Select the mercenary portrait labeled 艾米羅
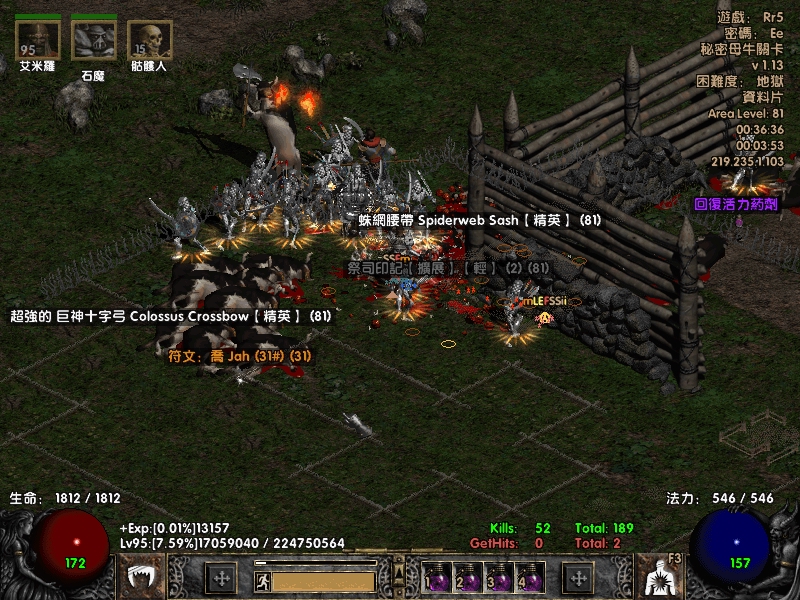The image size is (800, 600). click(x=38, y=40)
